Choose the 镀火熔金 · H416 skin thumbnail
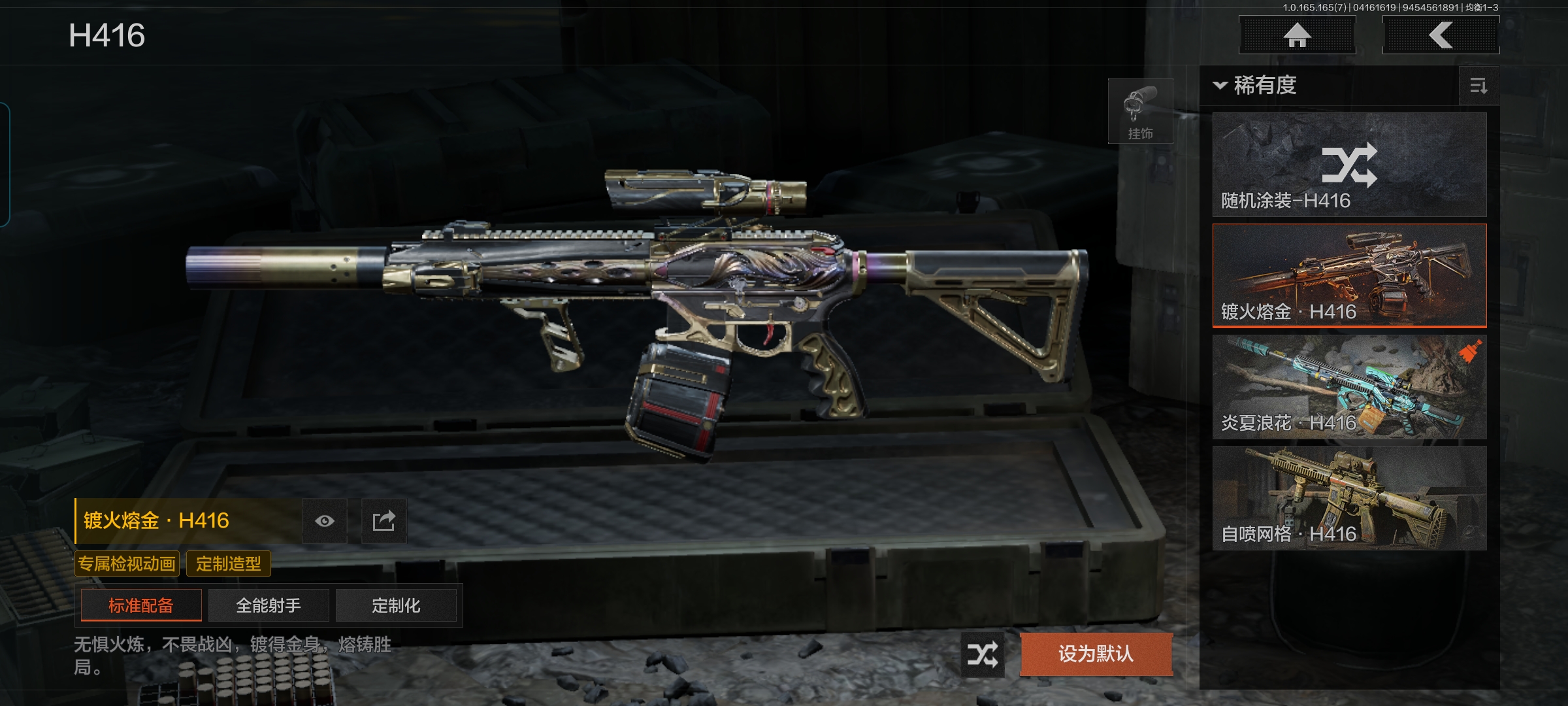The width and height of the screenshot is (1568, 706). 1349,275
